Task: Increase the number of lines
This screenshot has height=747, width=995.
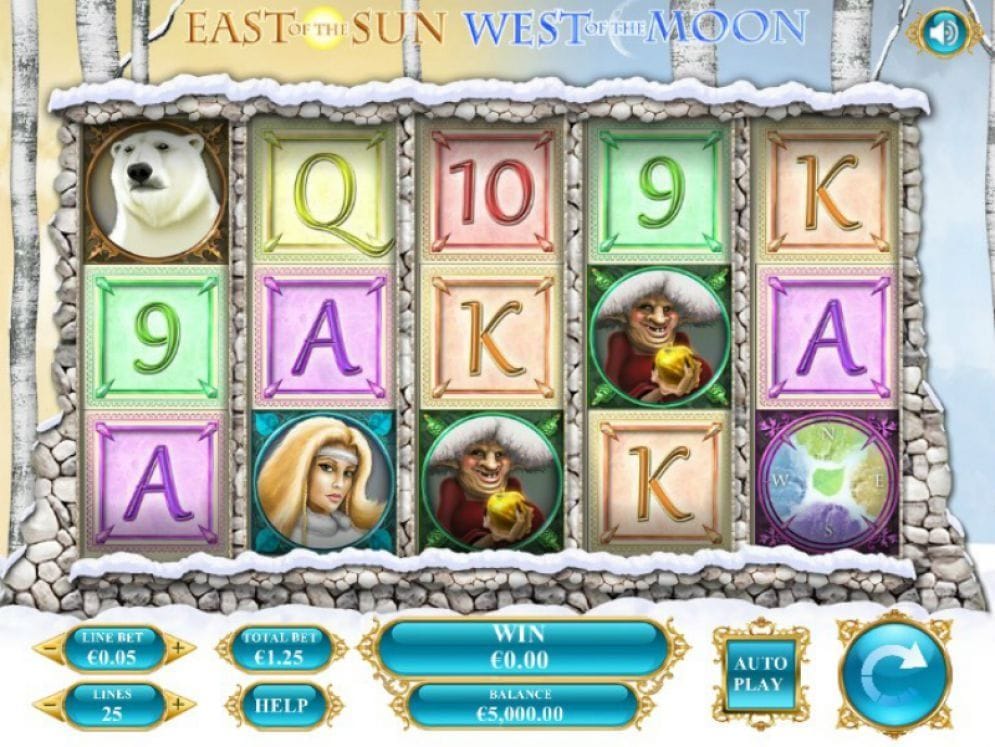Action: [x=178, y=705]
